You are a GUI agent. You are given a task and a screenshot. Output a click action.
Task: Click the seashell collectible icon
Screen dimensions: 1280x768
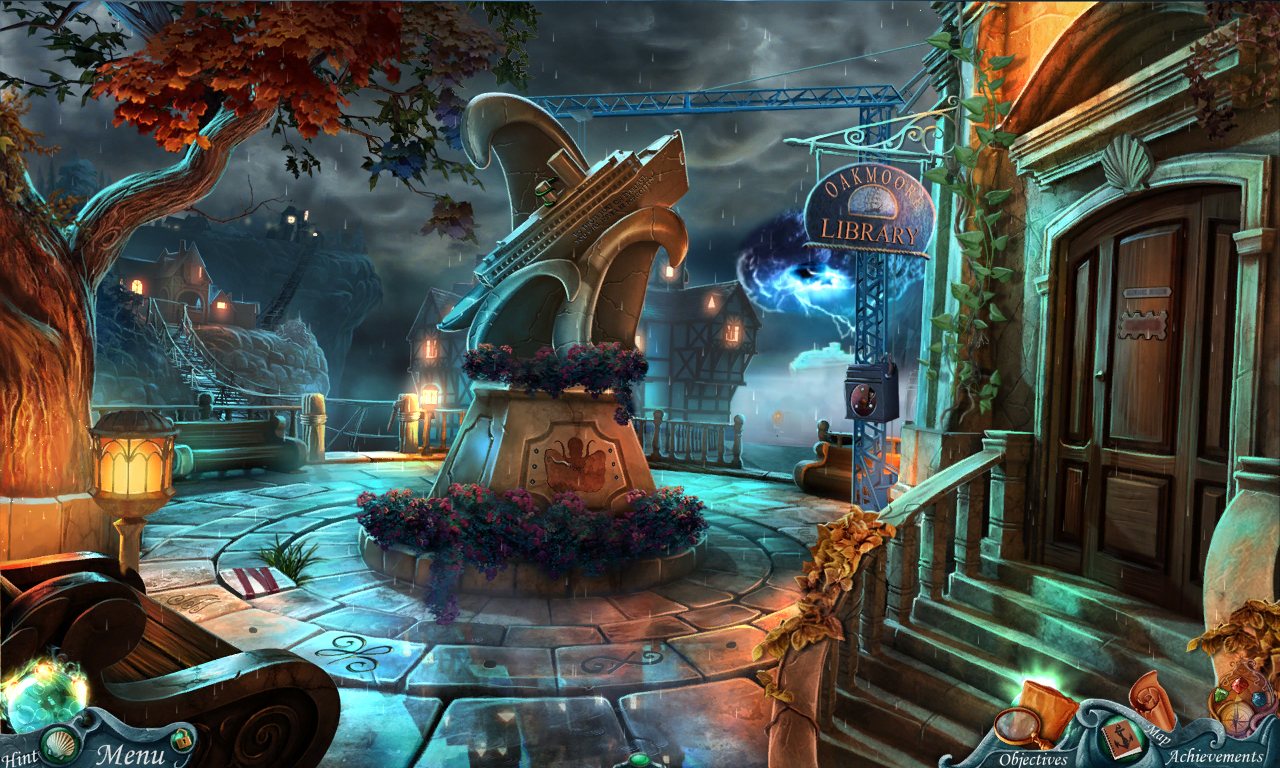(x=59, y=745)
